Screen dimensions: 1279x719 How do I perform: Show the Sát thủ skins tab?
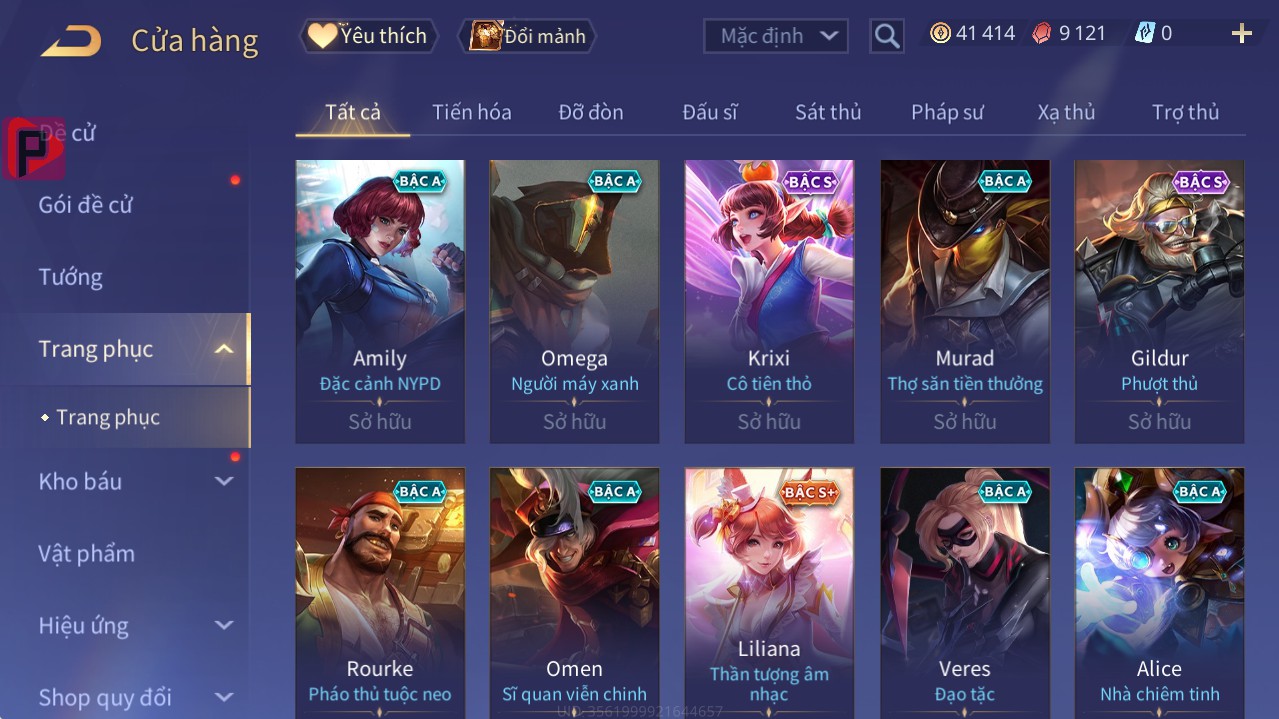[x=828, y=112]
